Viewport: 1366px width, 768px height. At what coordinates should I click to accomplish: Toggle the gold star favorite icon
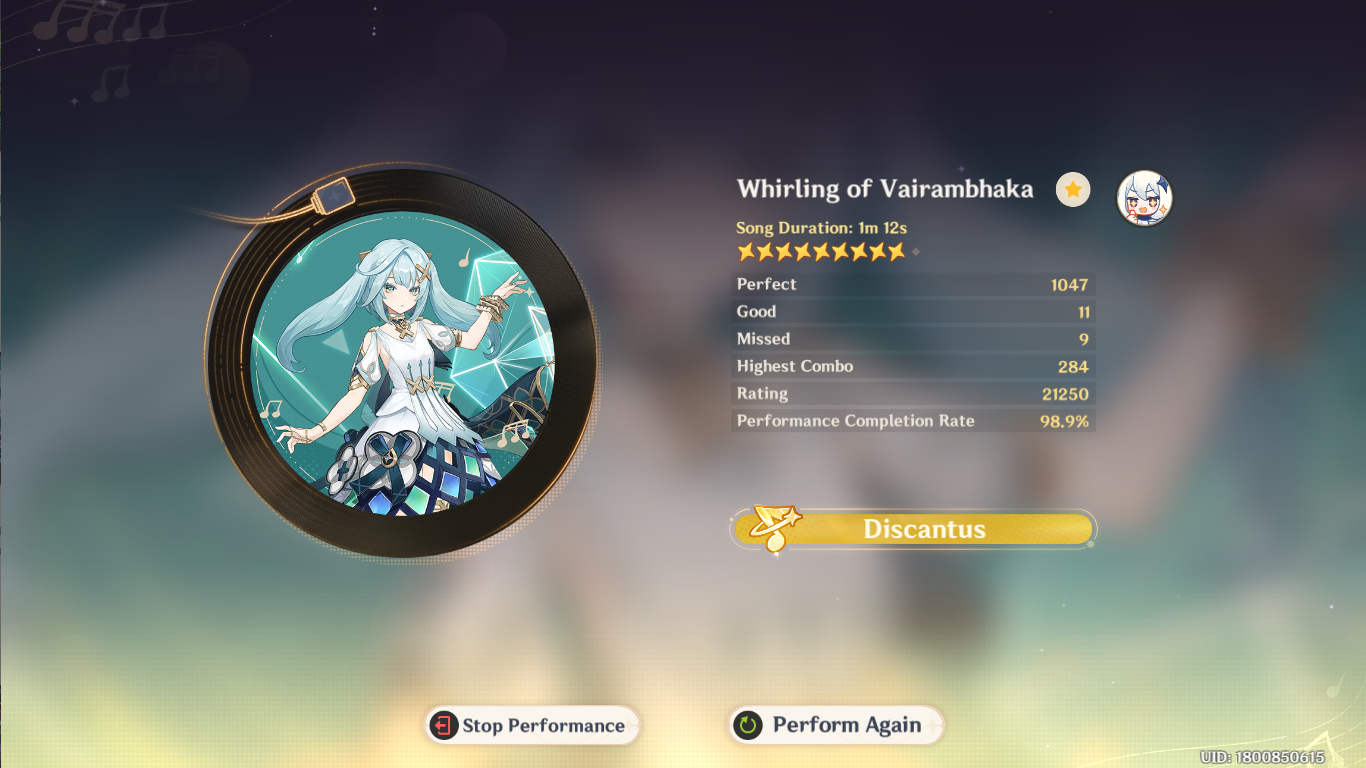pyautogui.click(x=1073, y=189)
